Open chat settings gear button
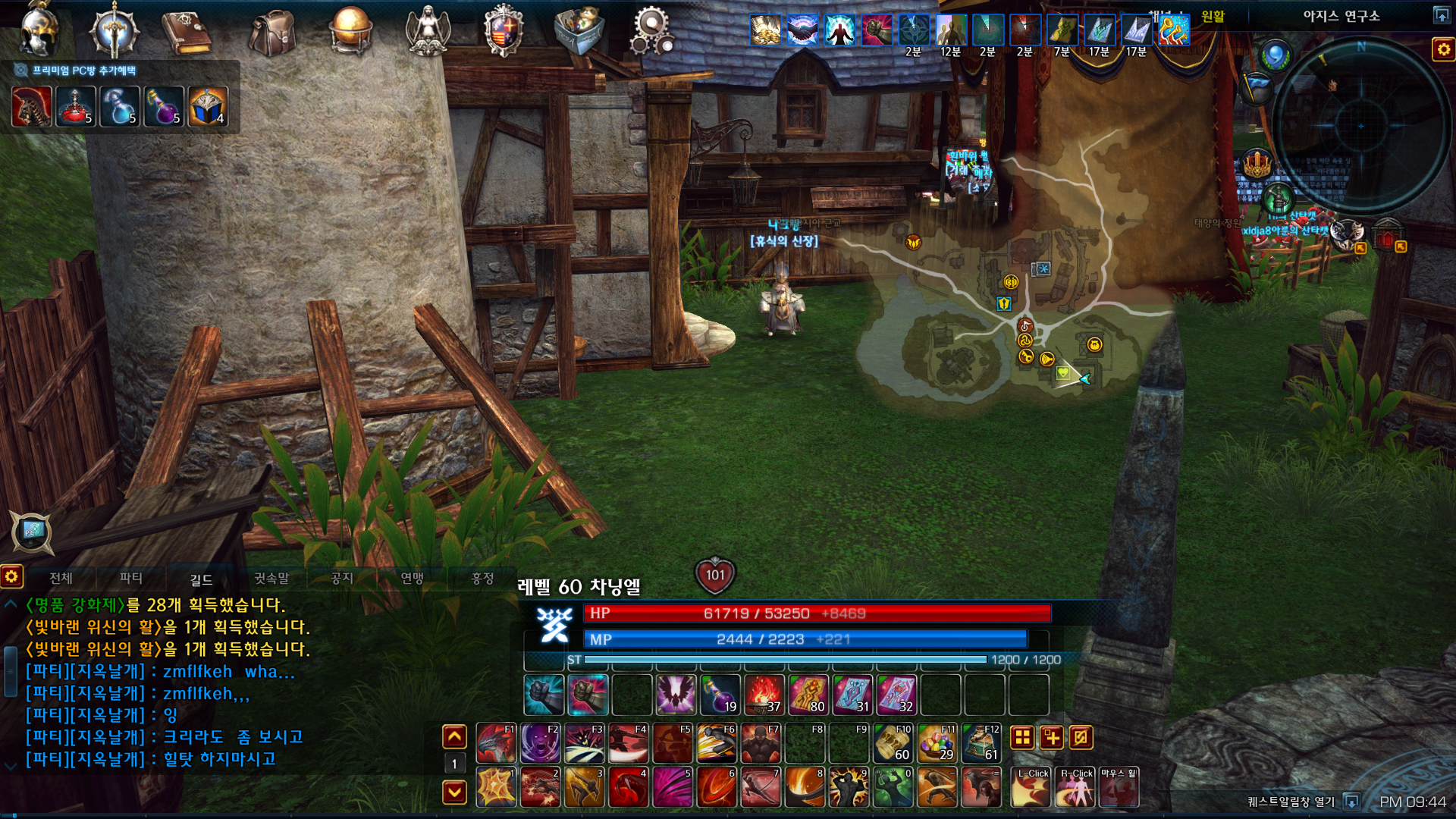The width and height of the screenshot is (1456, 819). [x=11, y=577]
